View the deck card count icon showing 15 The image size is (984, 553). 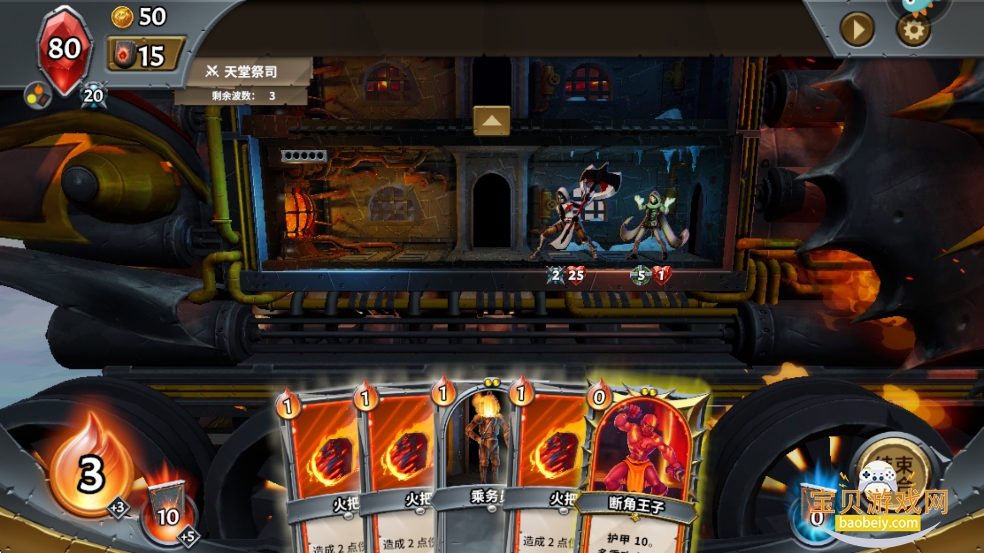coord(147,54)
